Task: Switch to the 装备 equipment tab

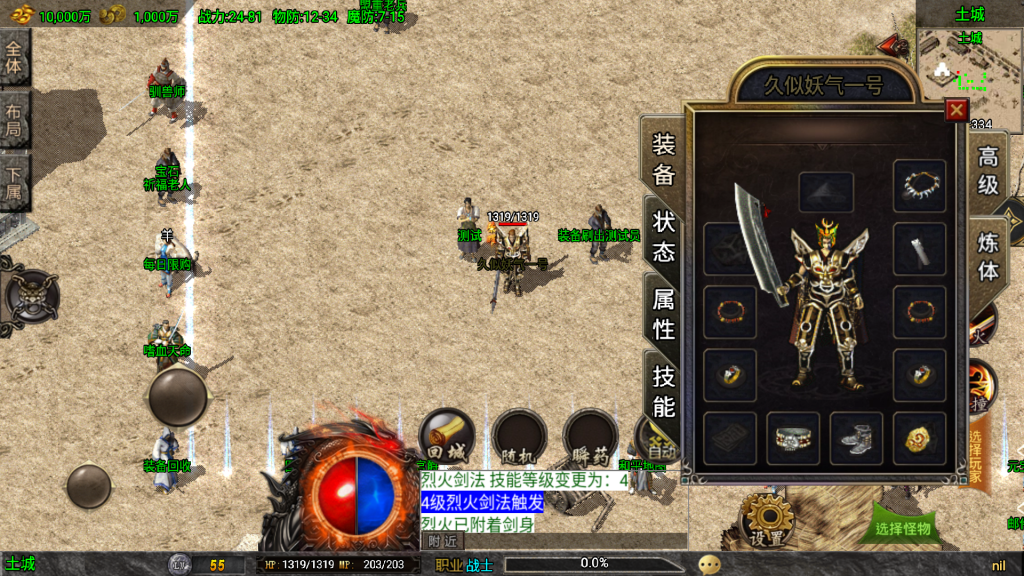Action: [664, 160]
